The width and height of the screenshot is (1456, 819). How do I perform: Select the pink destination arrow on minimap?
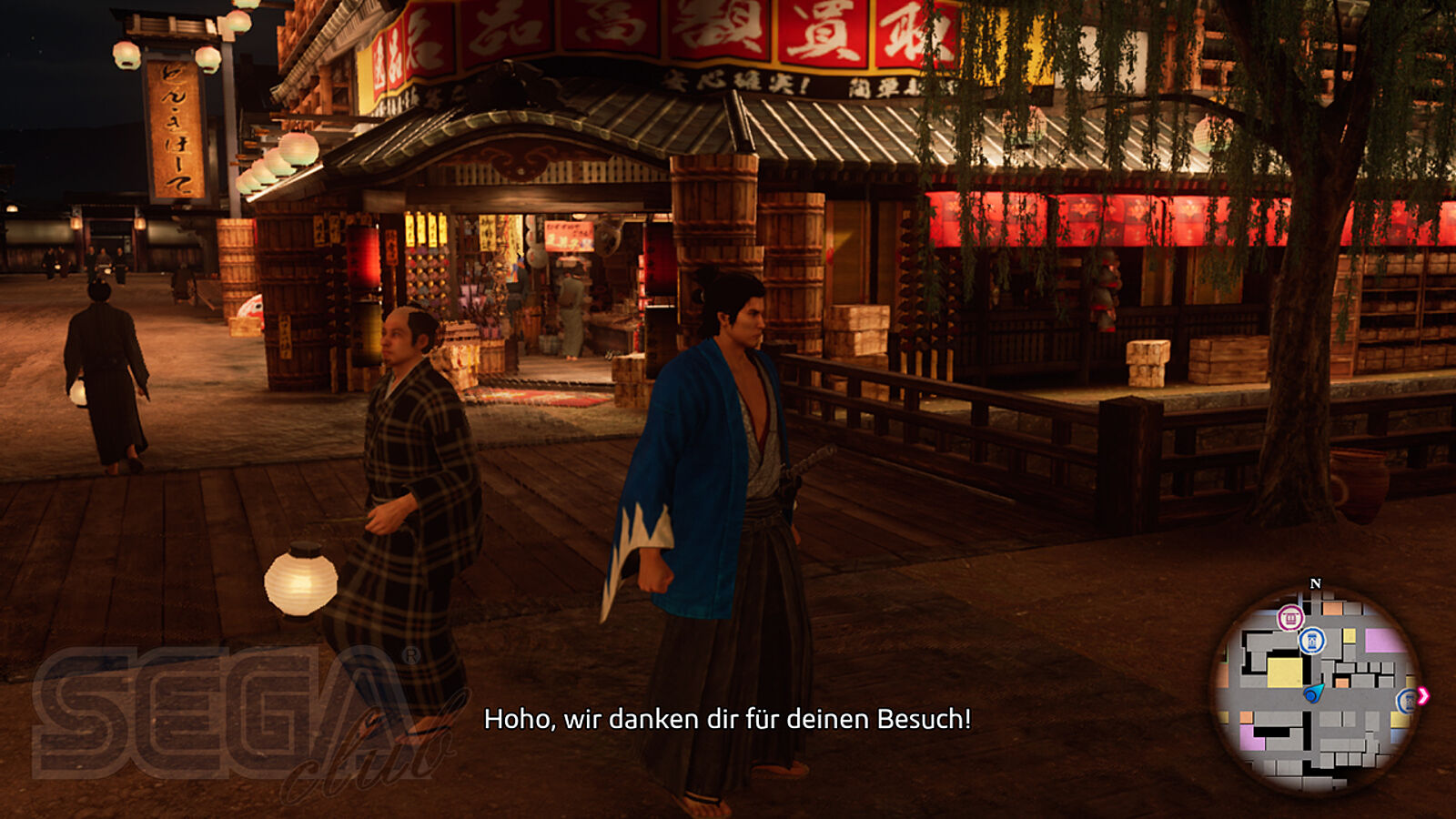tap(1423, 696)
